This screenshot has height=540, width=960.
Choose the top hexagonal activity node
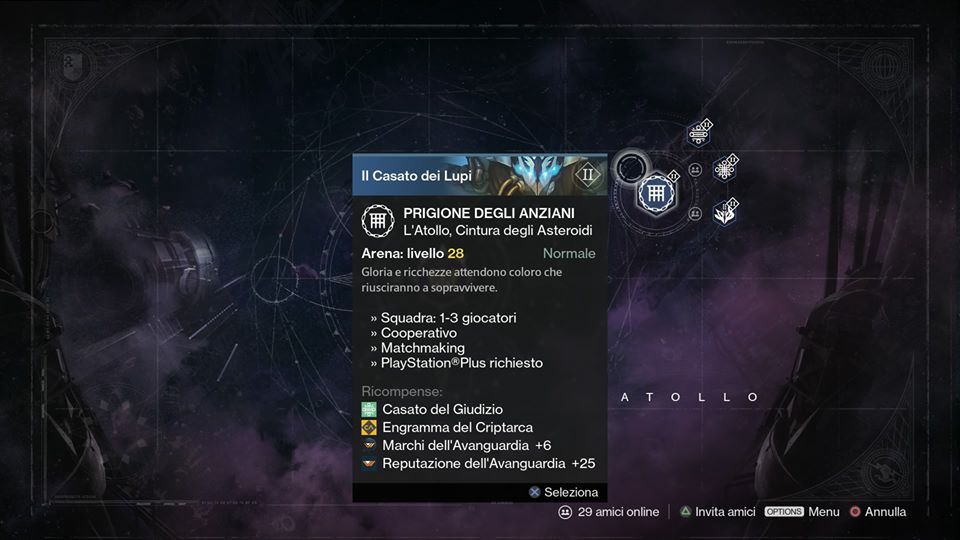pos(698,134)
